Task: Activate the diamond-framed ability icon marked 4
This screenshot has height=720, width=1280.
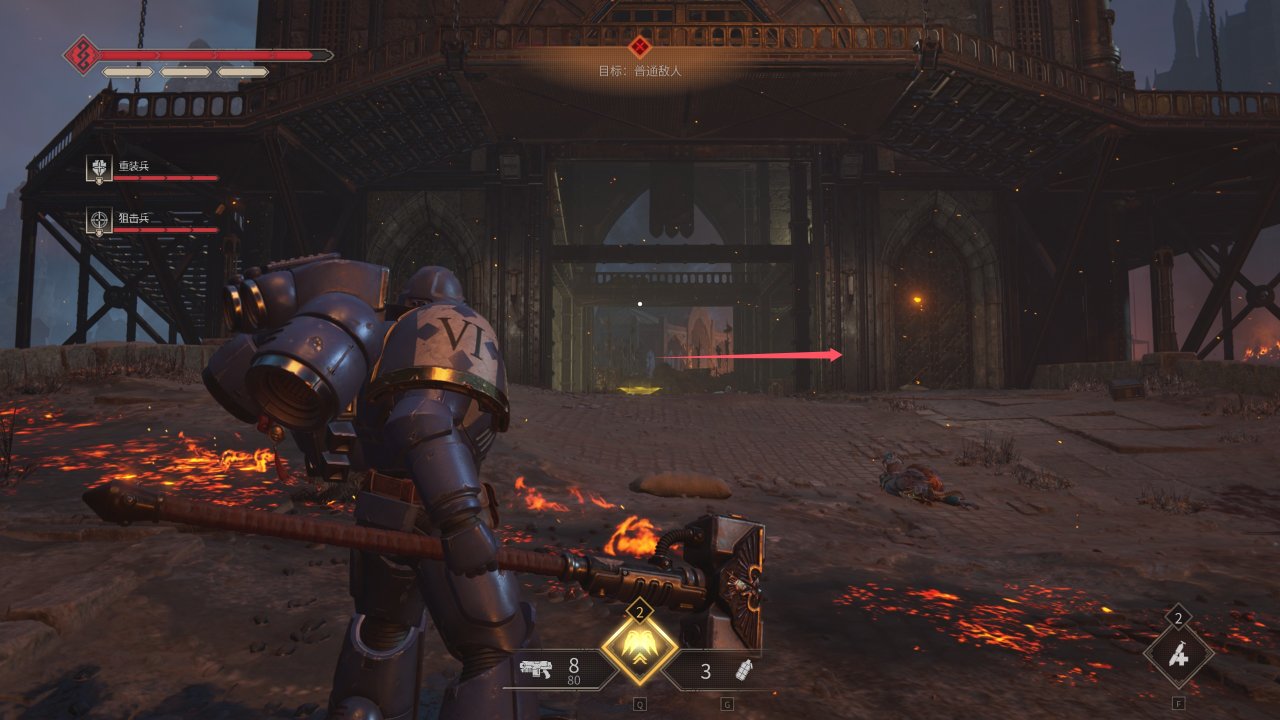Action: pyautogui.click(x=1179, y=656)
